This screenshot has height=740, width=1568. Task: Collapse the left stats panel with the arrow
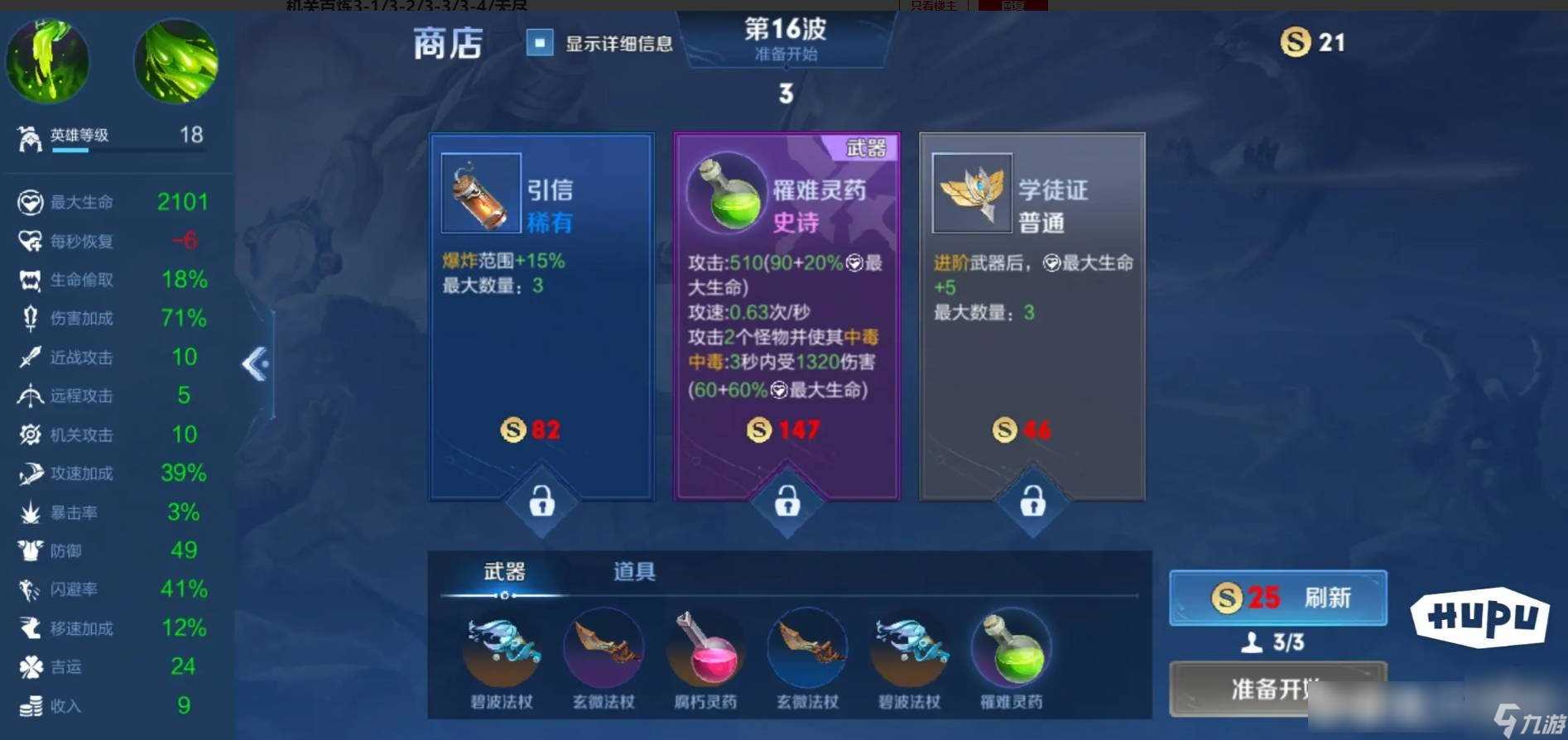click(257, 364)
